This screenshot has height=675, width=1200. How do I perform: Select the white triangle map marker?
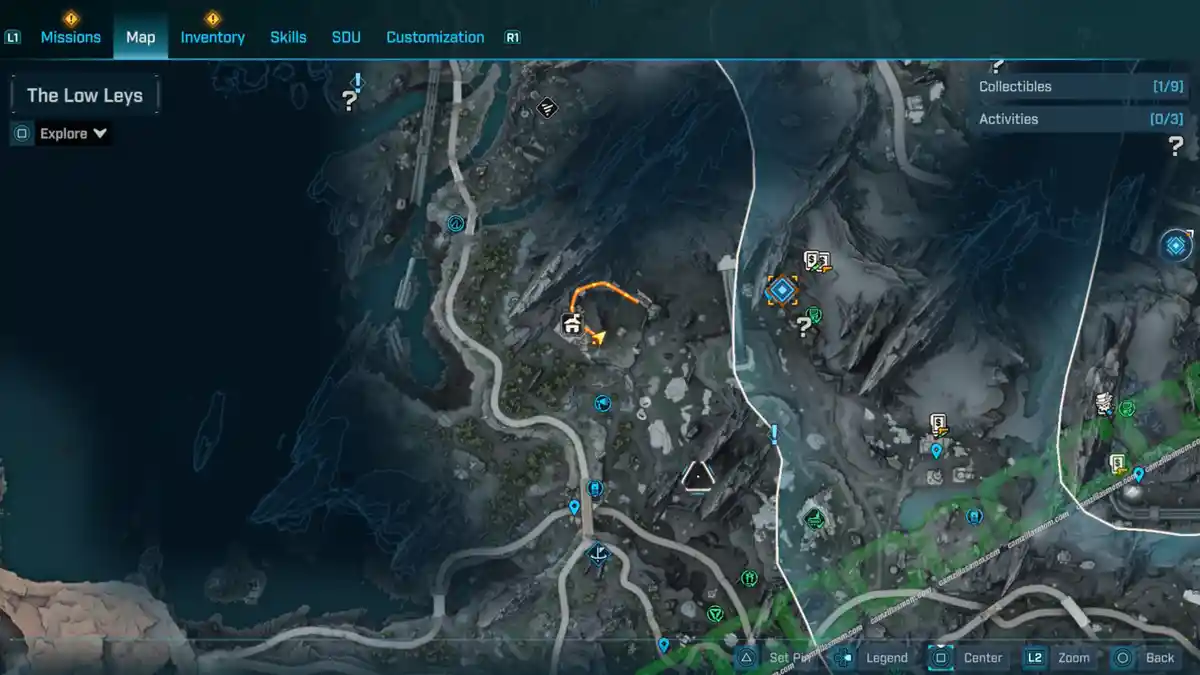697,475
